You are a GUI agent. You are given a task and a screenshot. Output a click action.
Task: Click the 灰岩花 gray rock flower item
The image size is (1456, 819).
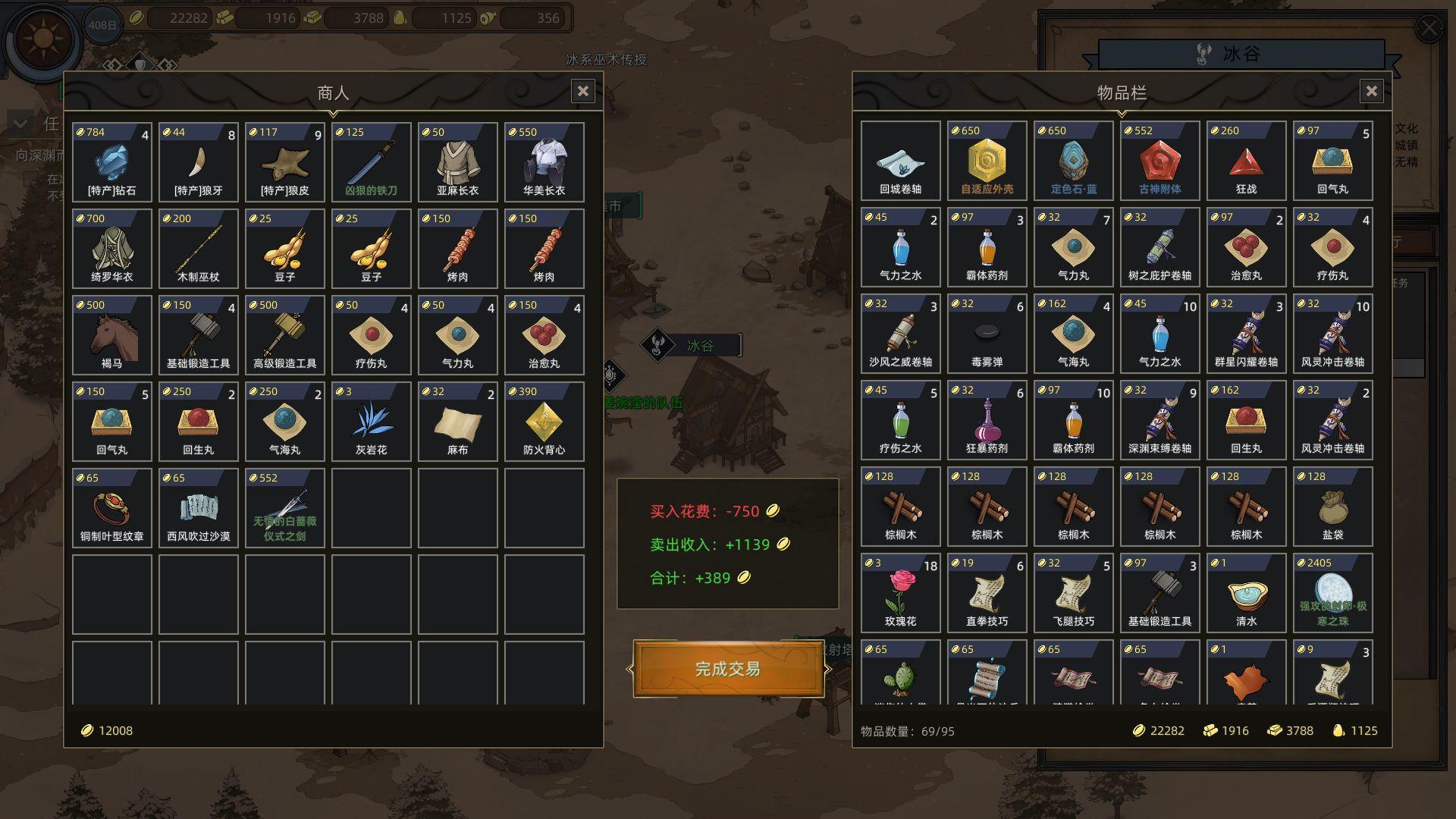pyautogui.click(x=371, y=421)
